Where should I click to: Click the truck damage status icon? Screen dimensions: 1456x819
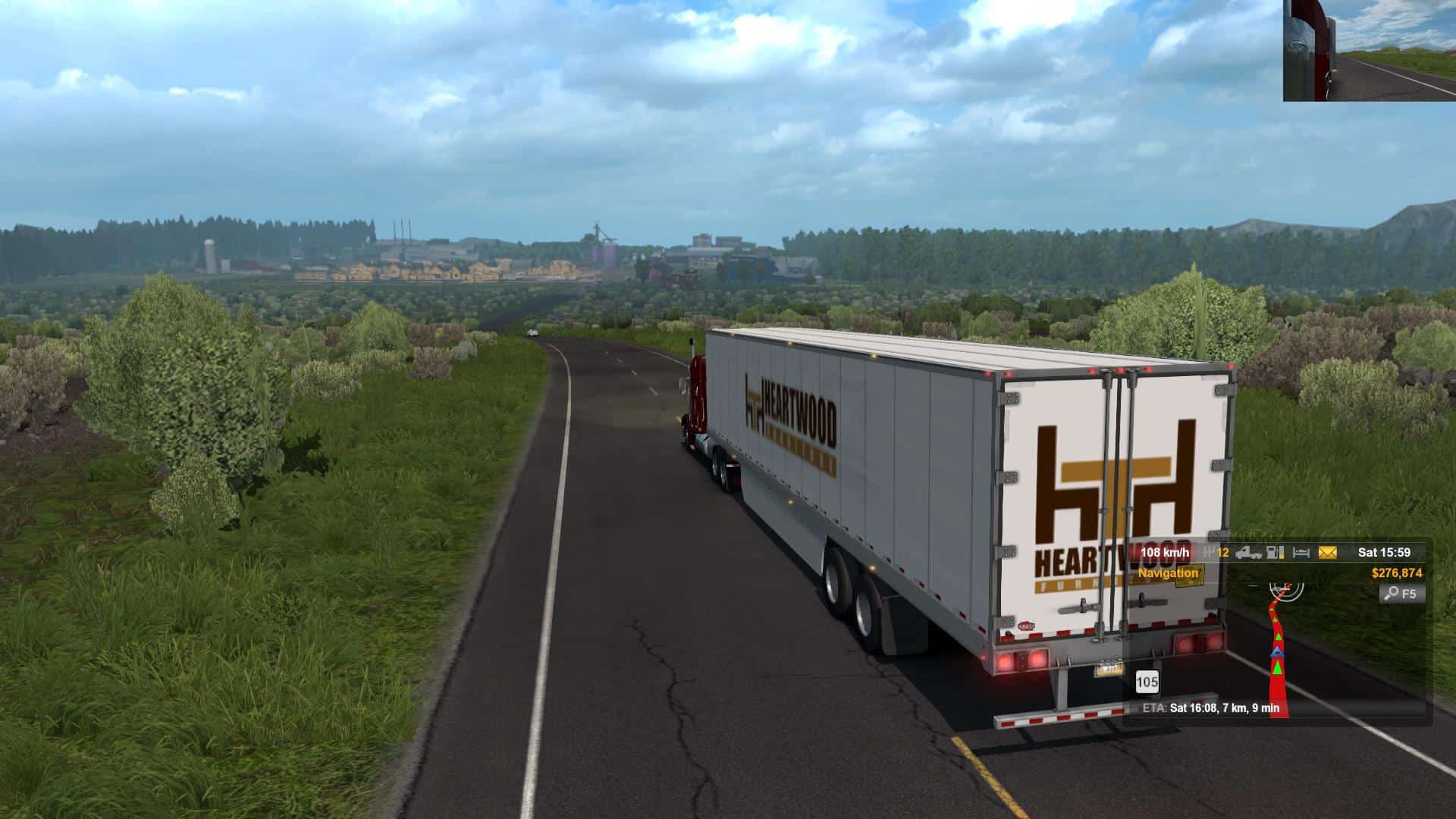(1247, 553)
